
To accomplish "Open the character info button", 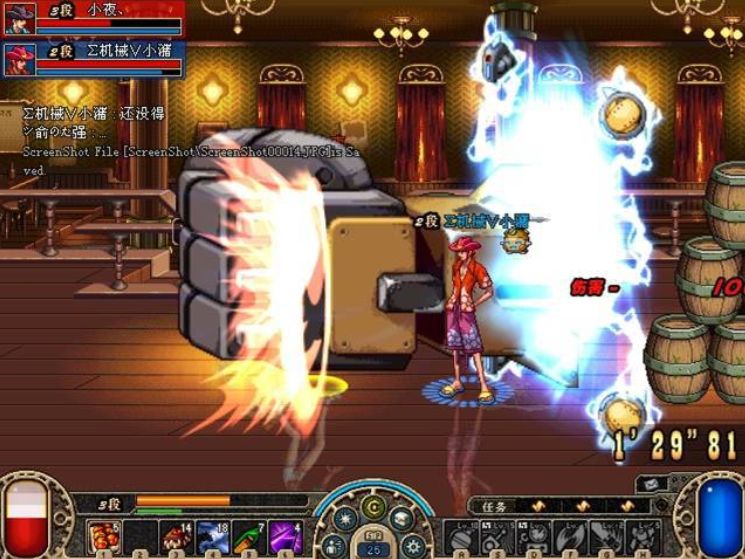I will pyautogui.click(x=334, y=544).
